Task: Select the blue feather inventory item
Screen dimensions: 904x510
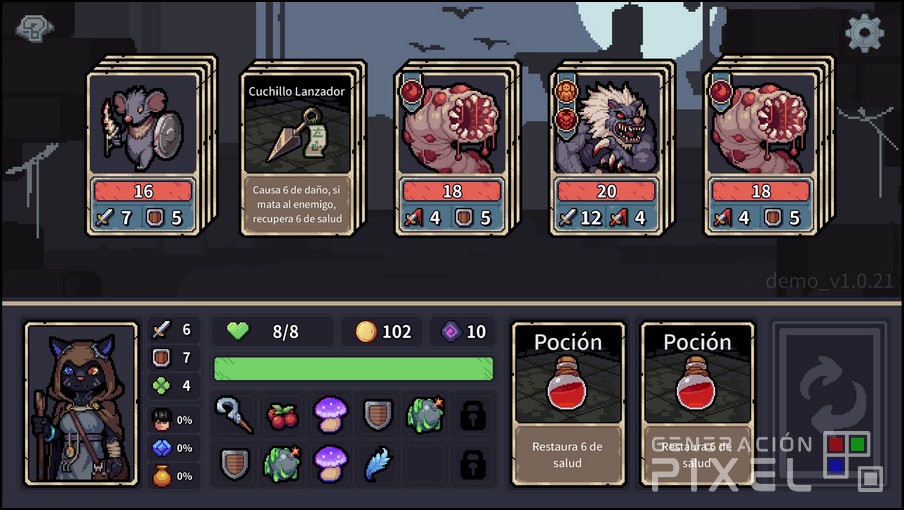Action: click(378, 464)
